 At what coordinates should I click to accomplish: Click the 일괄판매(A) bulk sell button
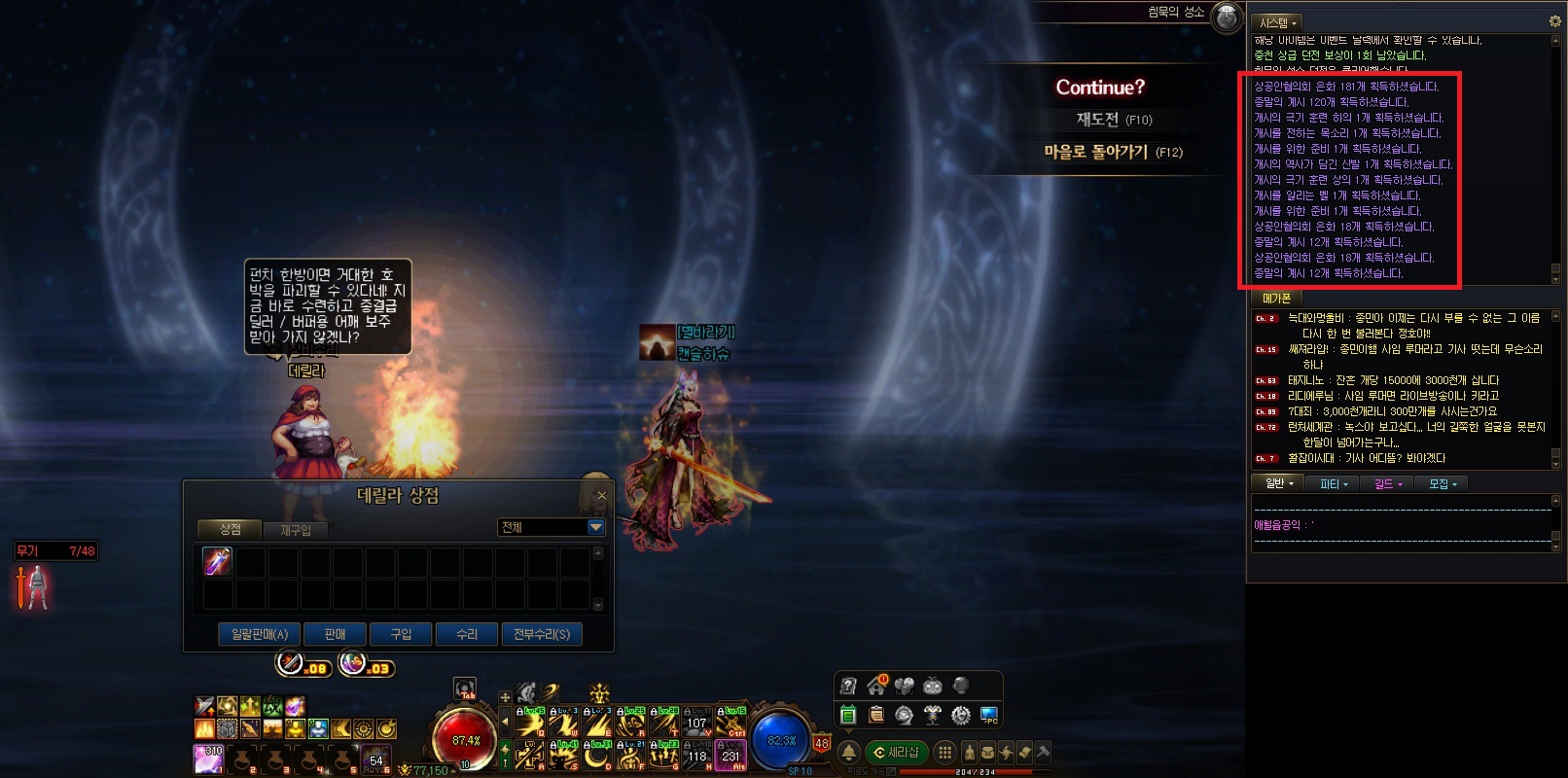[x=260, y=634]
